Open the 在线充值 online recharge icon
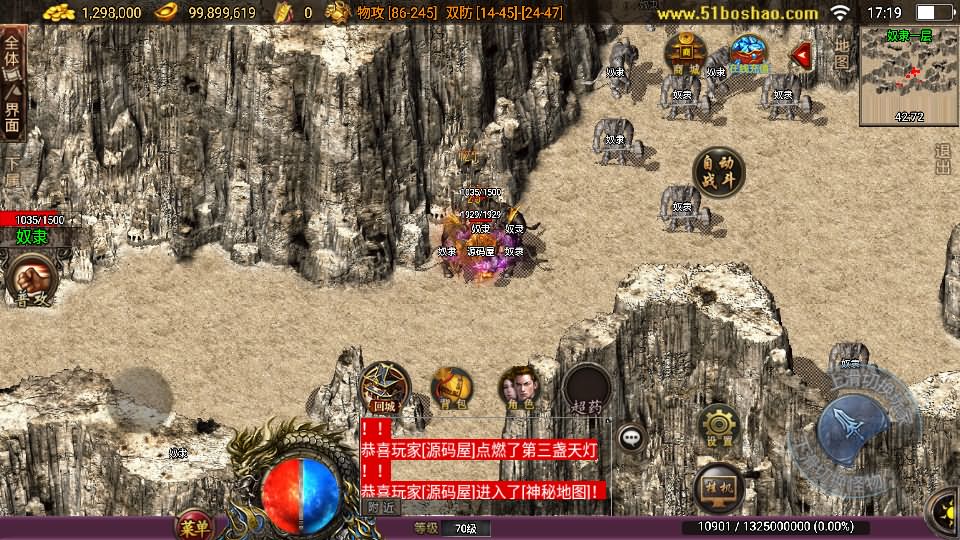The height and width of the screenshot is (540, 960). tap(748, 54)
